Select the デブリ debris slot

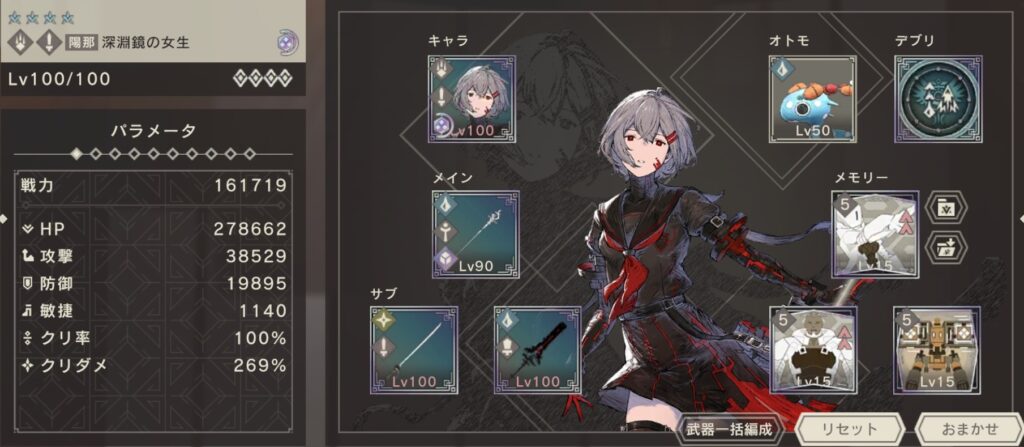point(937,98)
